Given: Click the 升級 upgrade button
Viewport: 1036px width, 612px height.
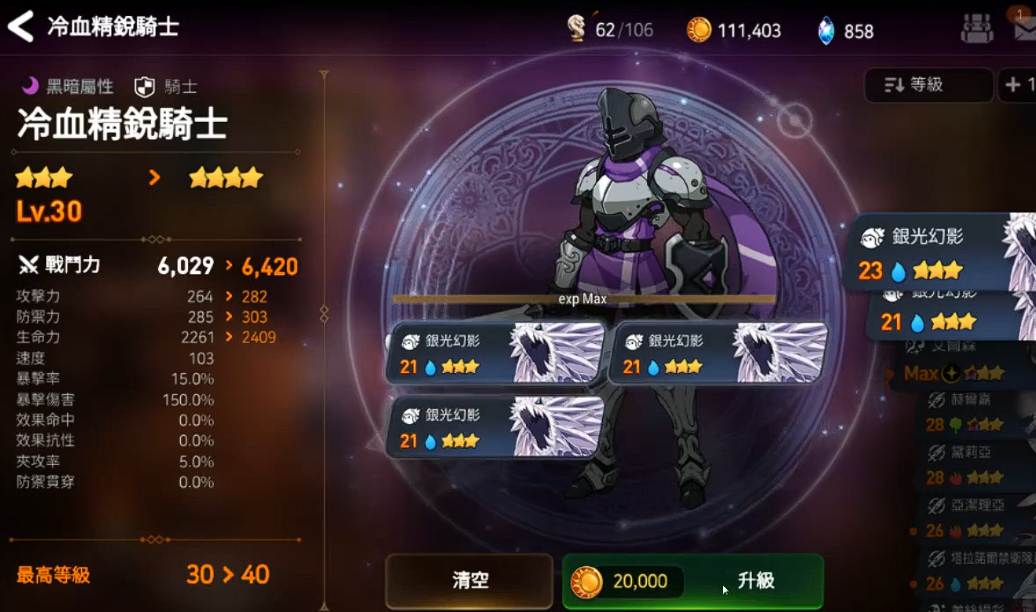Looking at the screenshot, I should tap(693, 581).
